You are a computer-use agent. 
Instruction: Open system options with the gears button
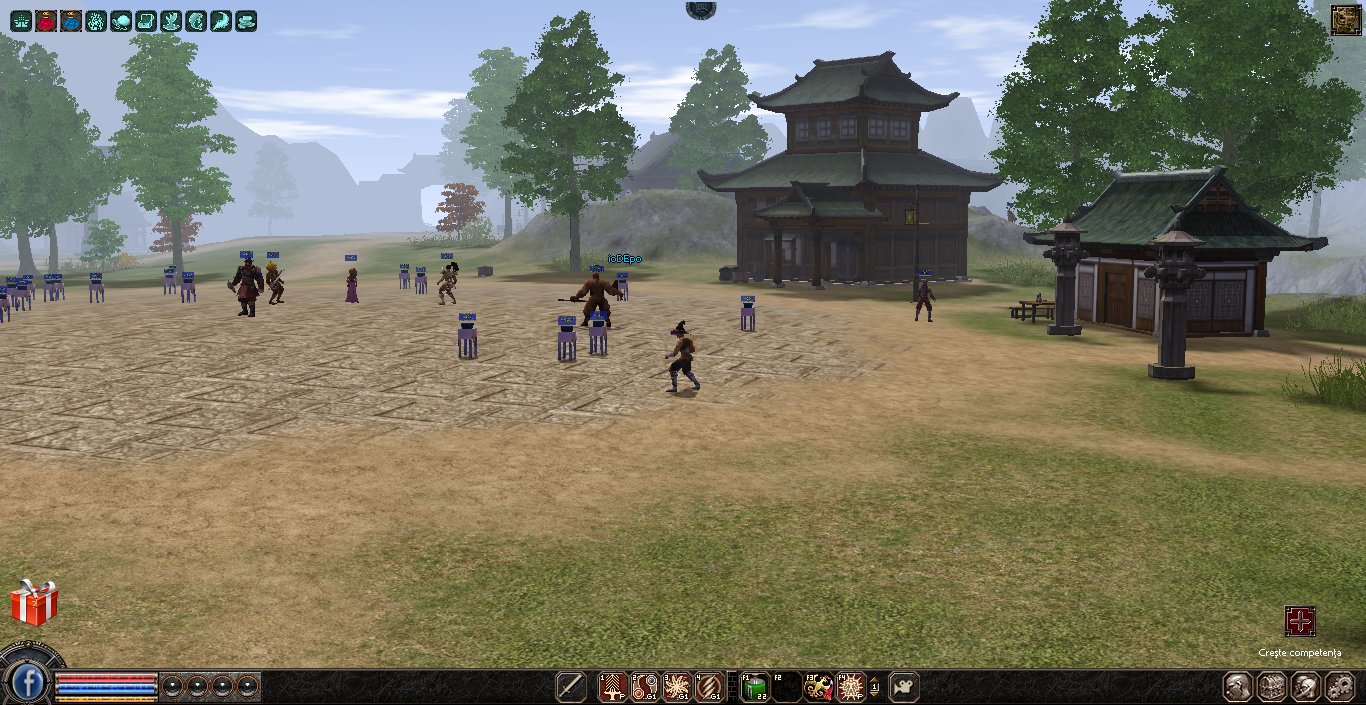1339,687
